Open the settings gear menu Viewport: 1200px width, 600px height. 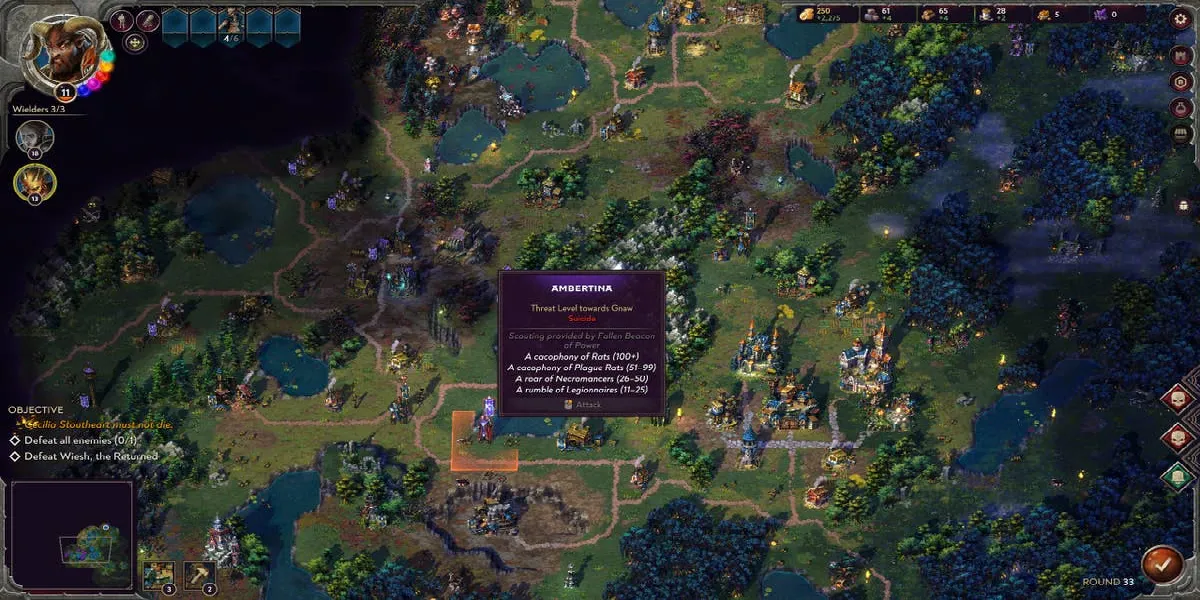(x=1181, y=18)
